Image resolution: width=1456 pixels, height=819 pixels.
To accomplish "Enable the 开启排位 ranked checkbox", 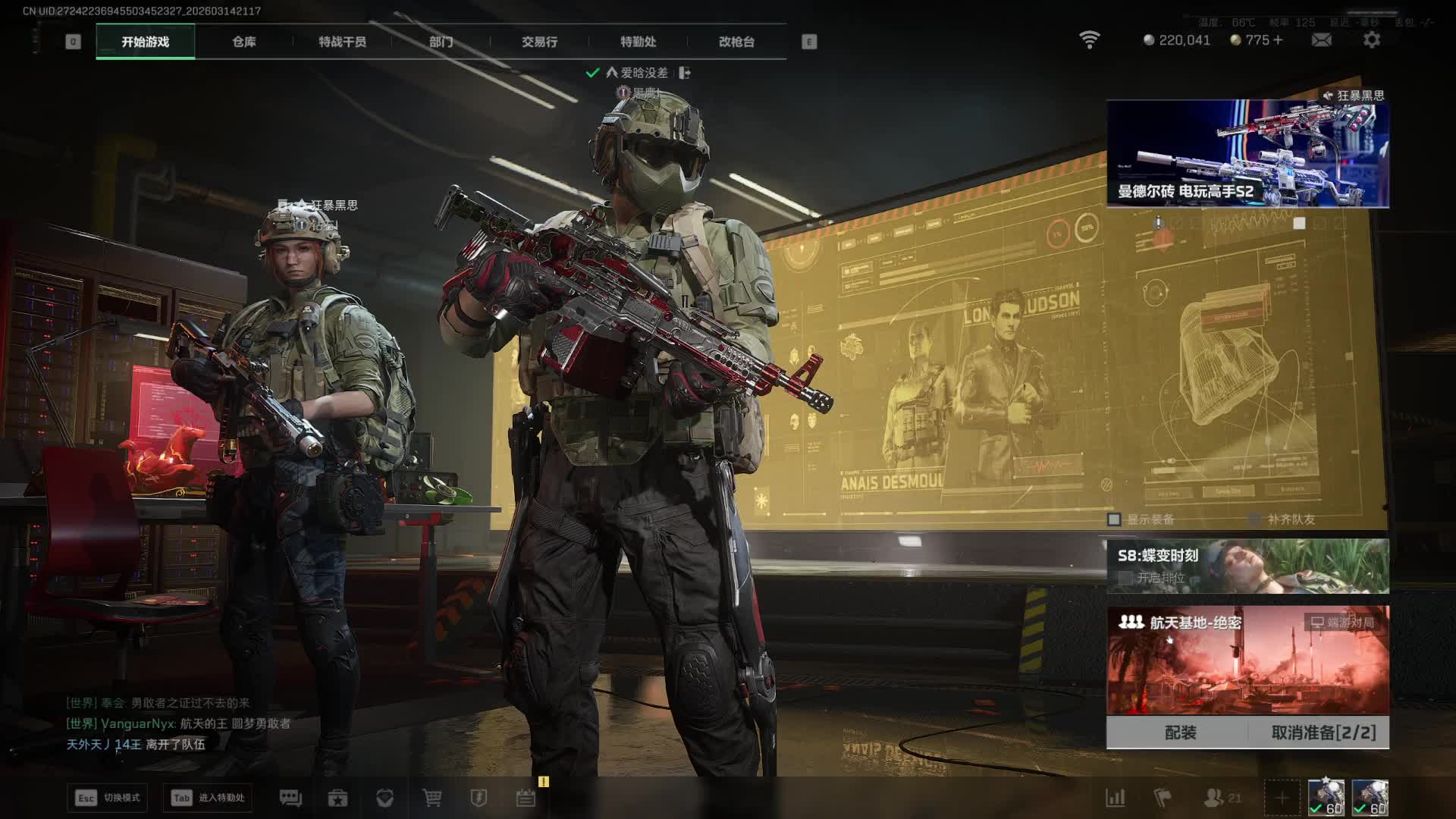I will point(1125,578).
